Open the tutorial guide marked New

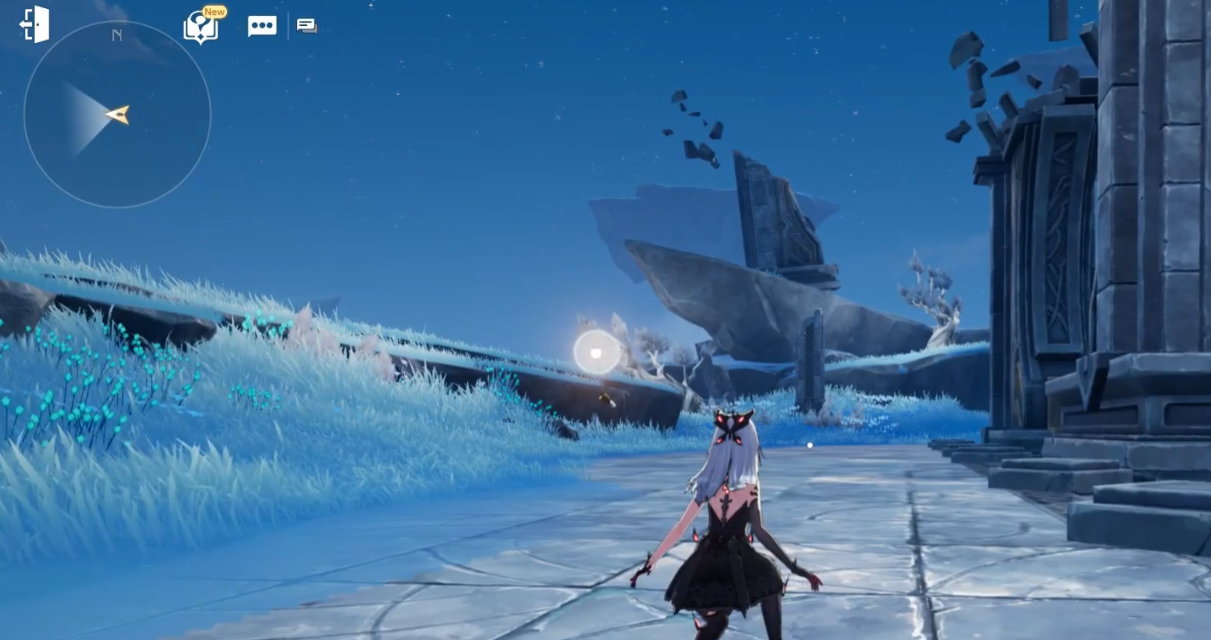[201, 27]
